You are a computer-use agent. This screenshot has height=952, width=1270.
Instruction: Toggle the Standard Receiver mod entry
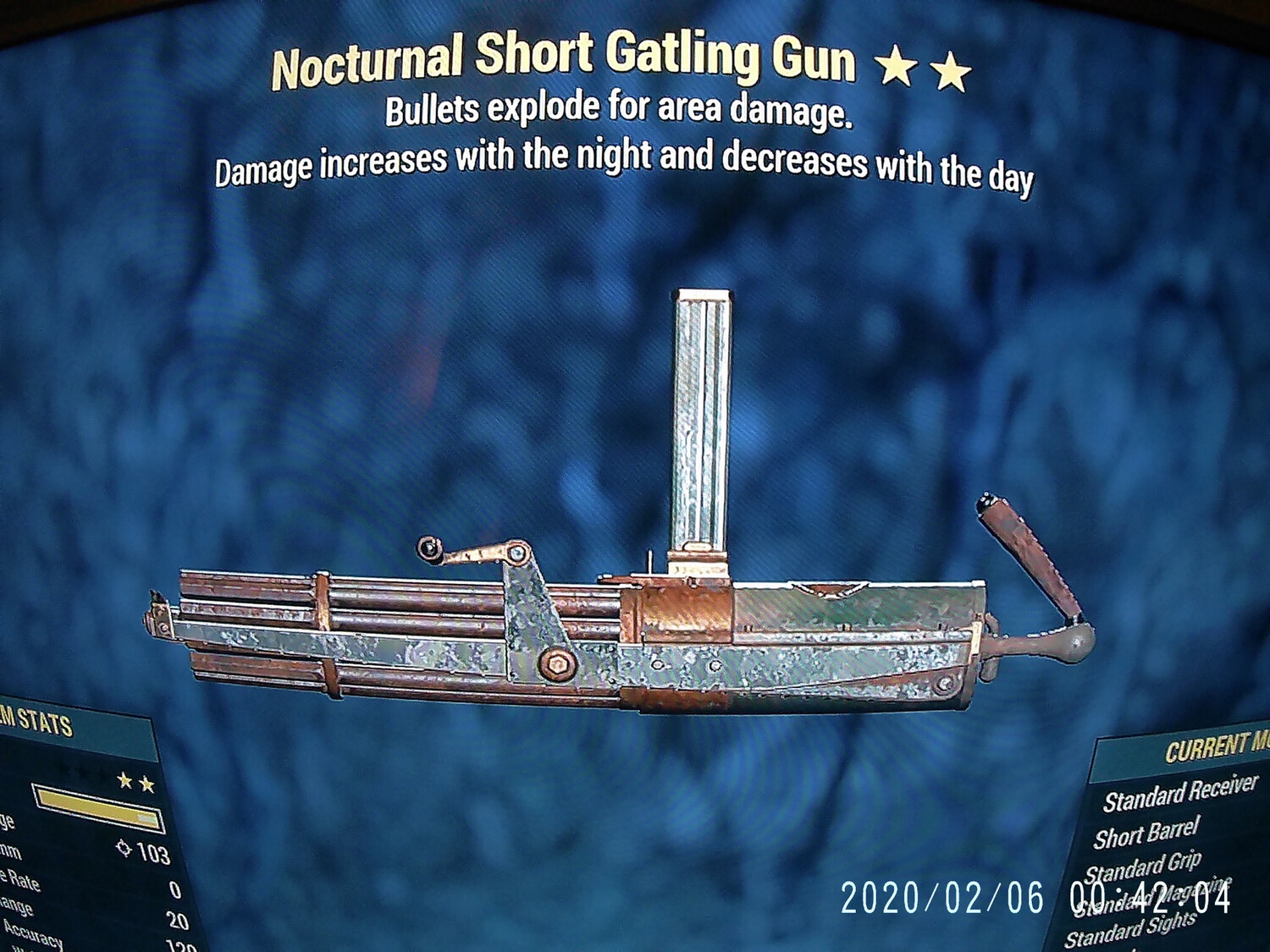click(1179, 795)
